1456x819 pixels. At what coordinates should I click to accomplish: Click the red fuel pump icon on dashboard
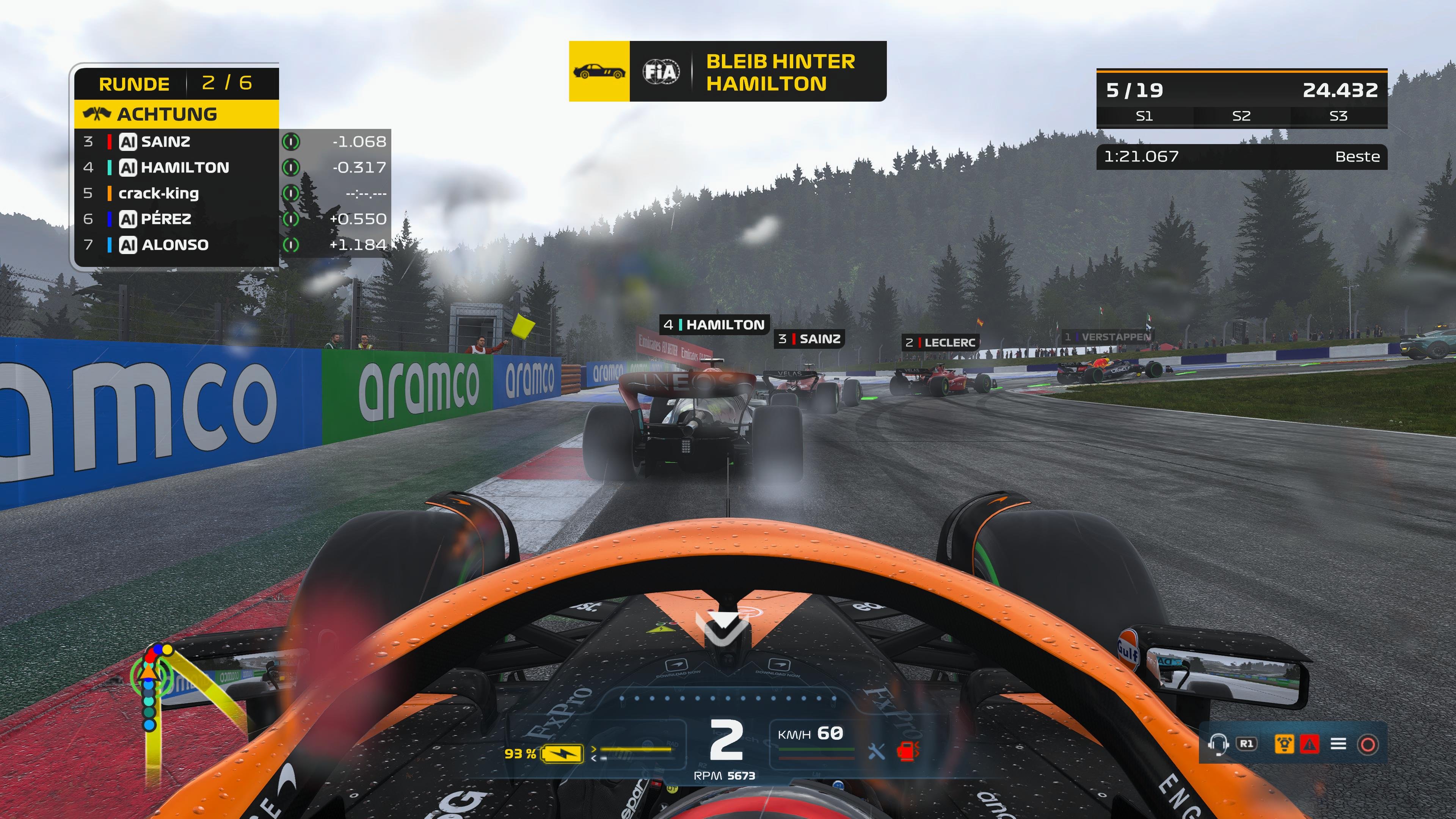click(x=908, y=752)
